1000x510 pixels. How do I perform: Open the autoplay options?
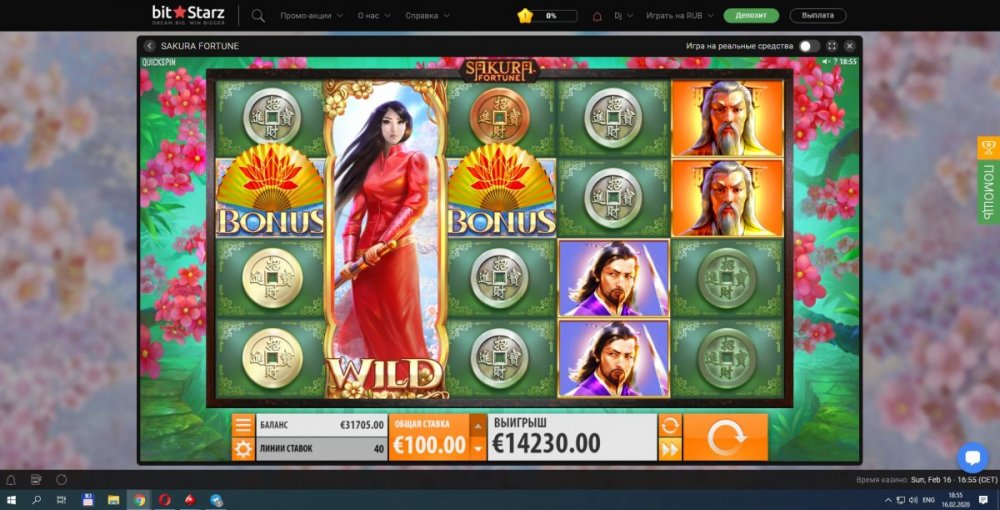click(x=669, y=425)
